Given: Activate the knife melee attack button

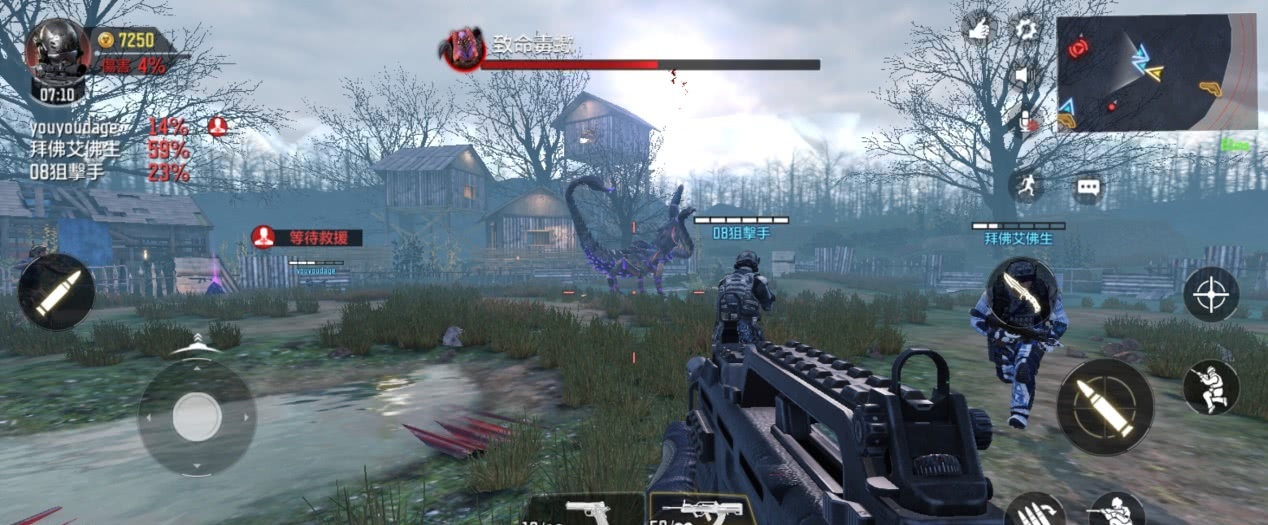Looking at the screenshot, I should pos(1021,292).
